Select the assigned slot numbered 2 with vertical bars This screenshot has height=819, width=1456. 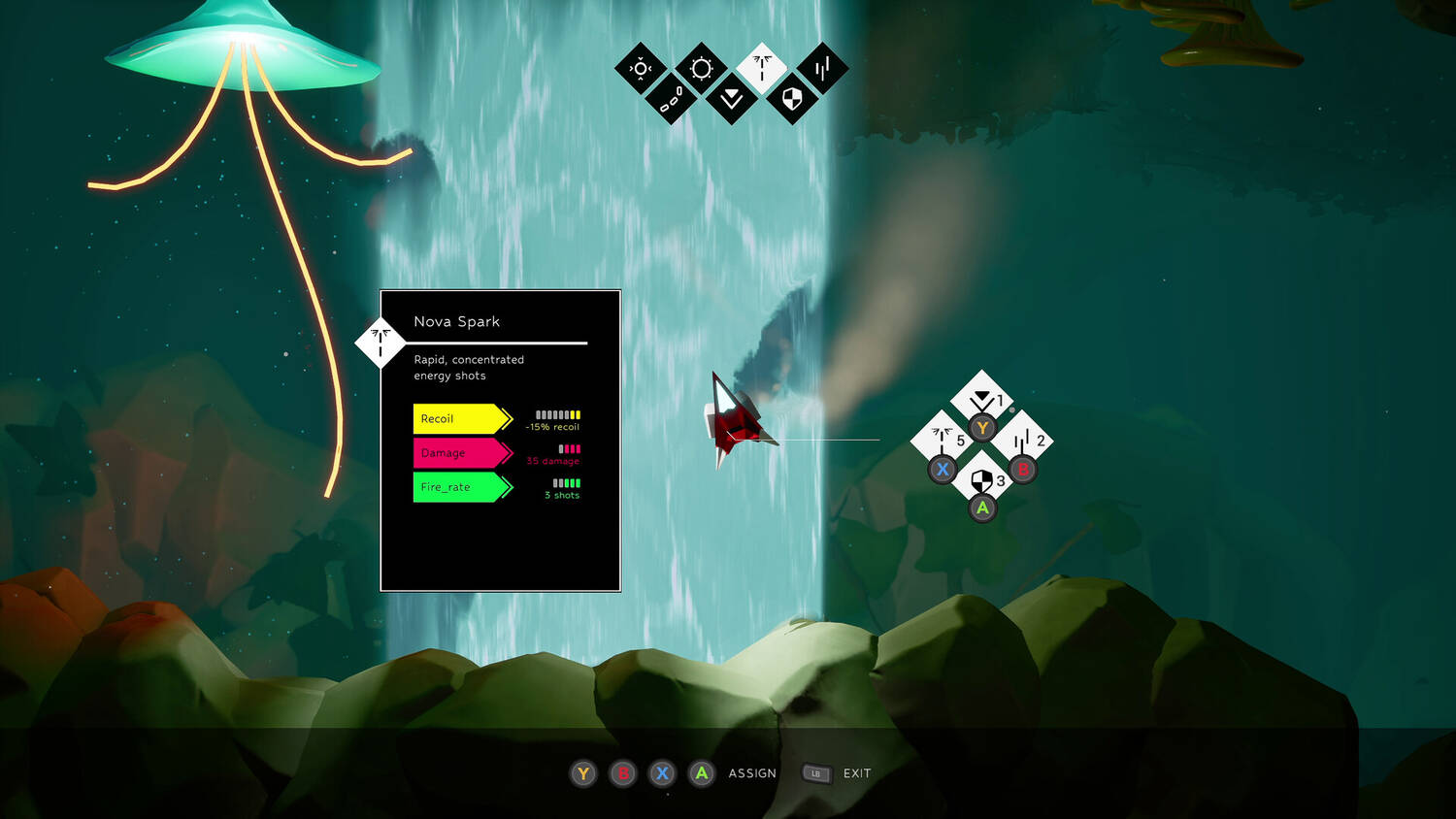pyautogui.click(x=1021, y=442)
